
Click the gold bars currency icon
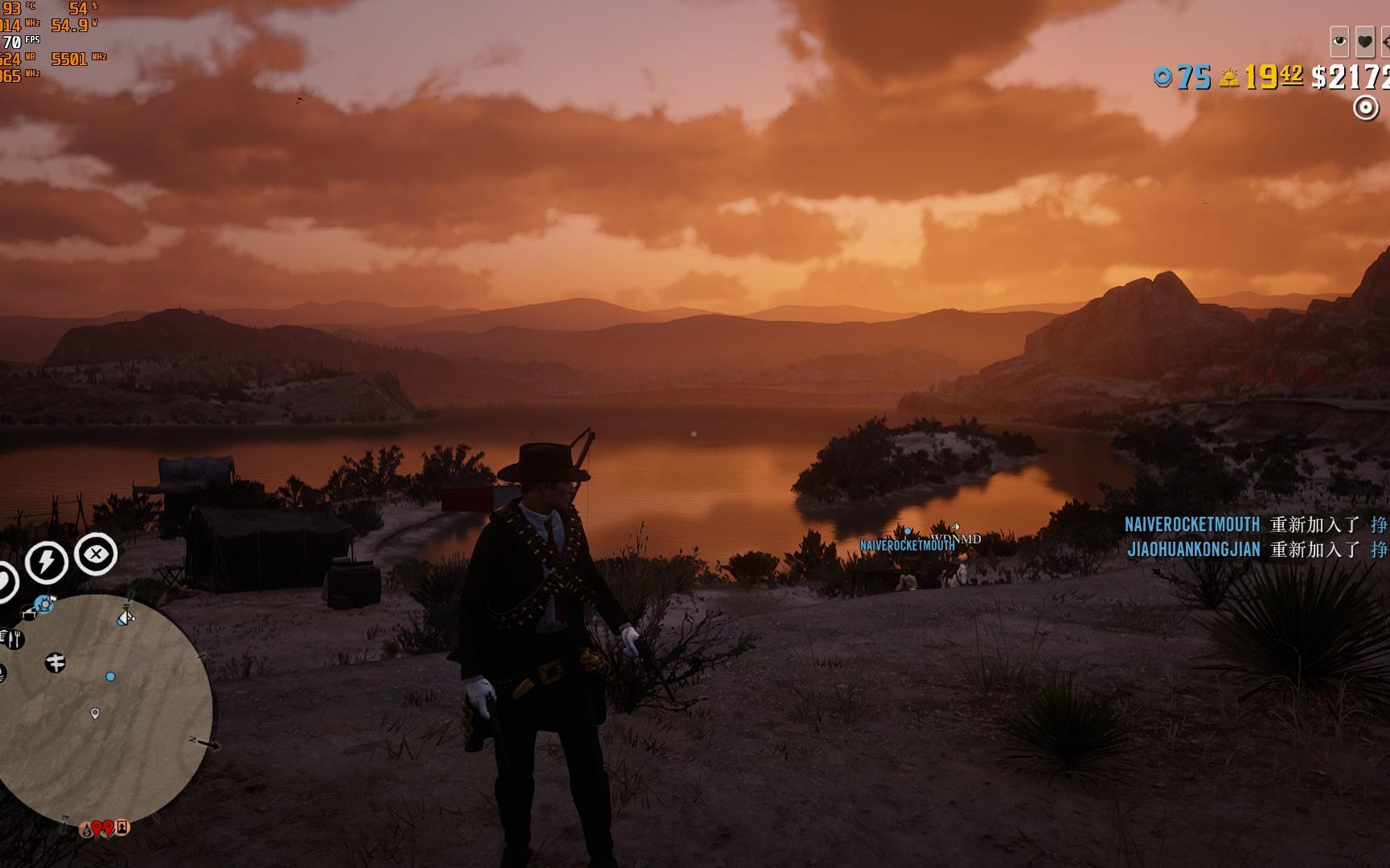(1228, 78)
